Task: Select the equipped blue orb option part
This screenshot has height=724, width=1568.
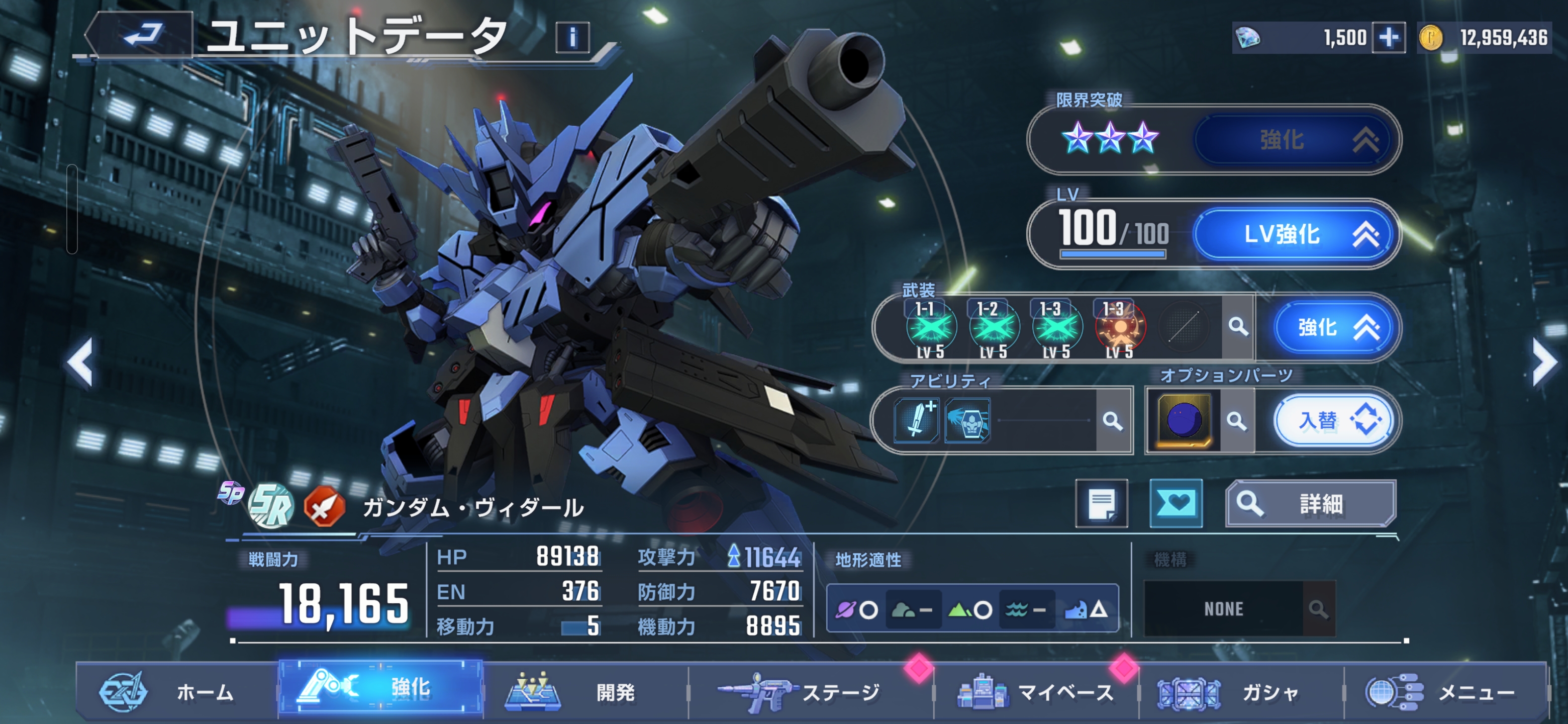Action: [x=1184, y=421]
